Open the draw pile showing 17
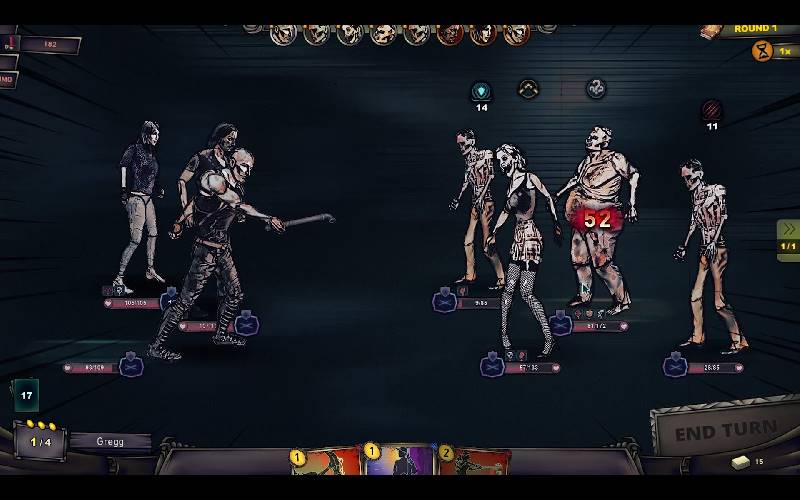The width and height of the screenshot is (800, 500). [26, 395]
